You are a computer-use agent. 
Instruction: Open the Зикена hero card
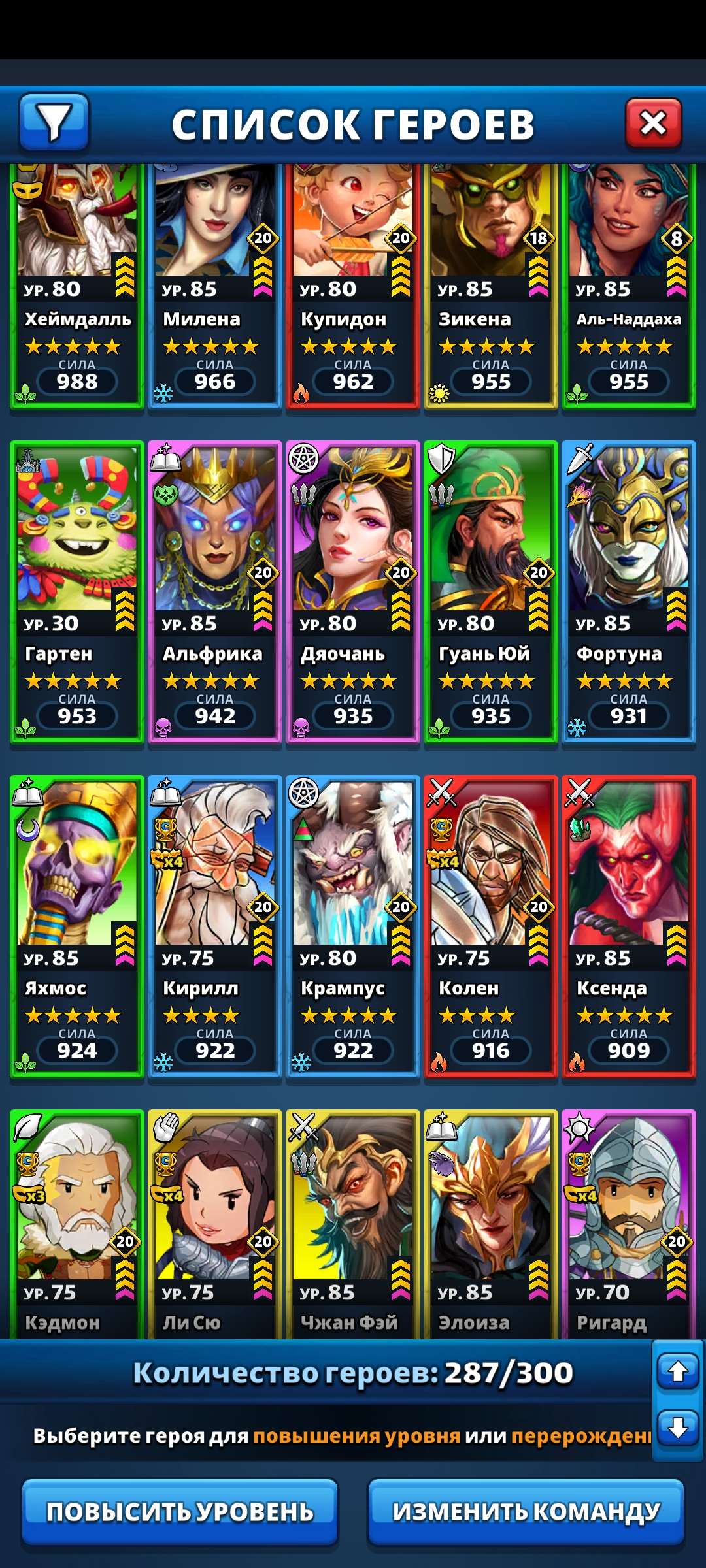[x=491, y=287]
